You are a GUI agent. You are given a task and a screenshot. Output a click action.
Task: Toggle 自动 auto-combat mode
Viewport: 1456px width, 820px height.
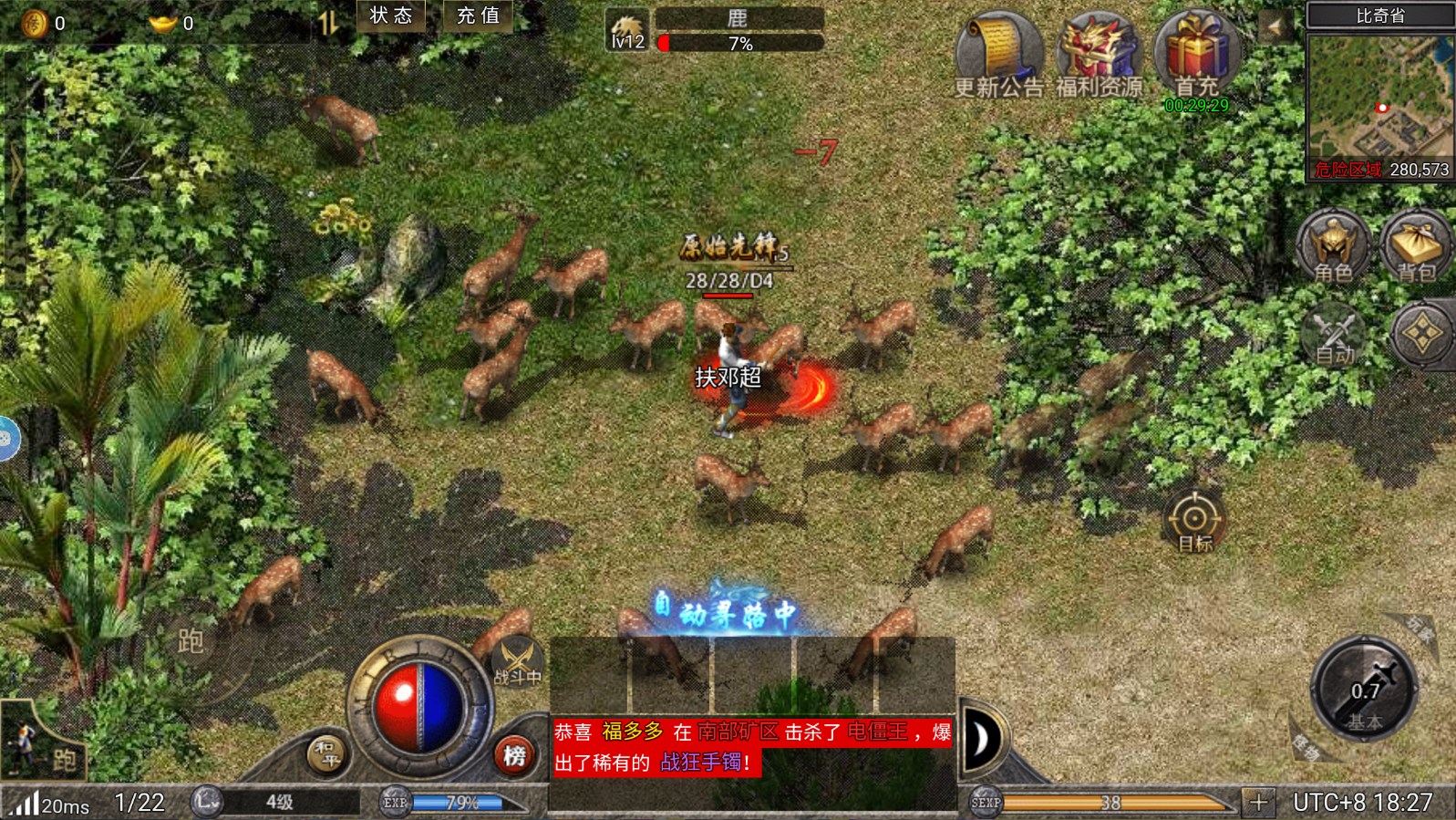(1333, 336)
